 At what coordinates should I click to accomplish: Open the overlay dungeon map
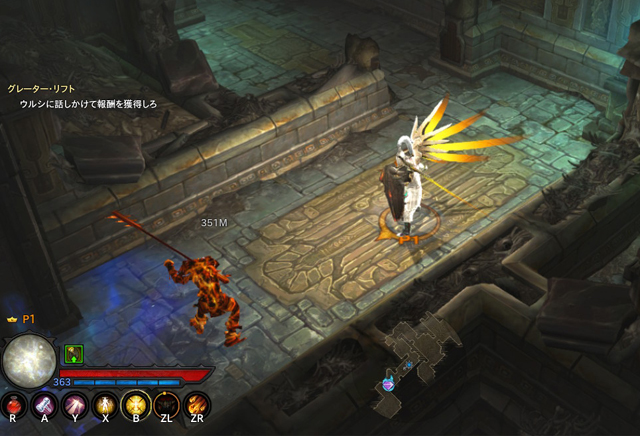pyautogui.click(x=420, y=348)
